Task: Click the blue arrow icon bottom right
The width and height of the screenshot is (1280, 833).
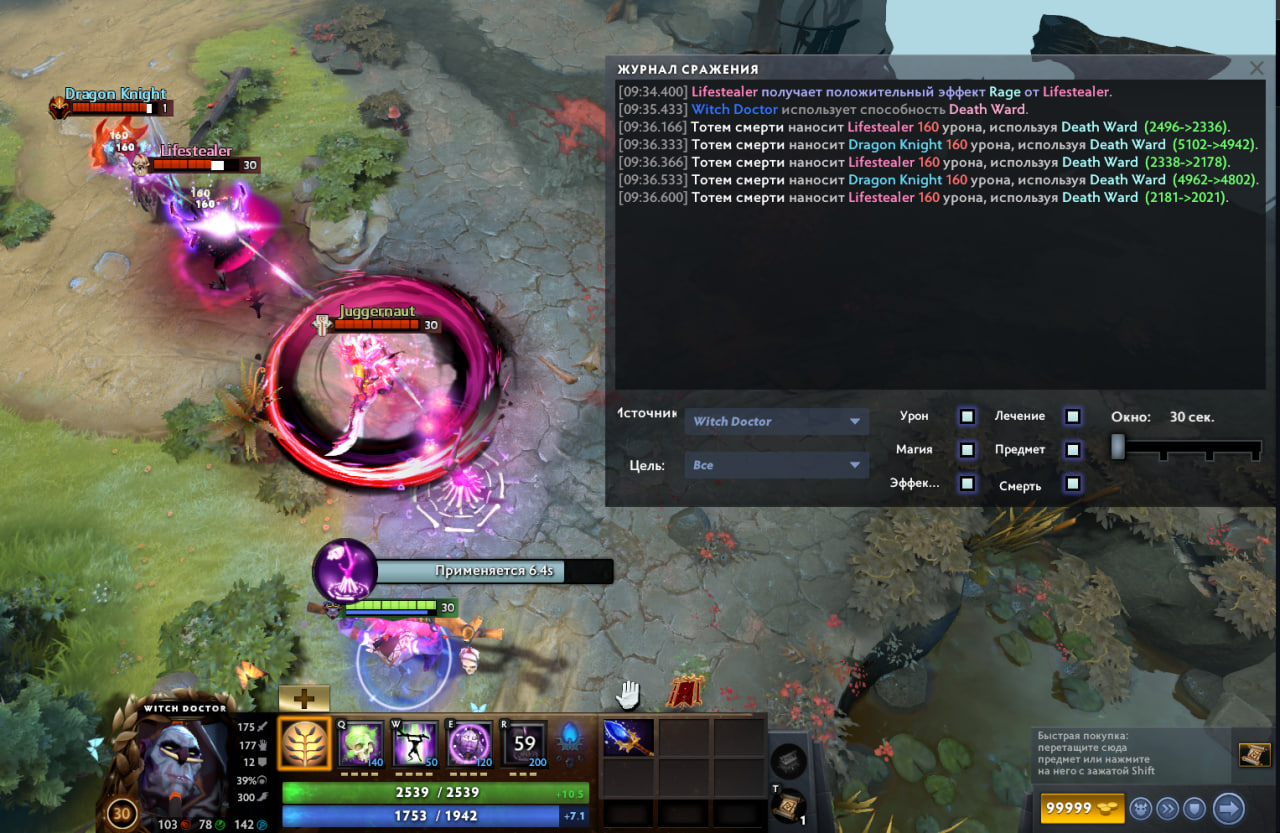Action: coord(1232,808)
